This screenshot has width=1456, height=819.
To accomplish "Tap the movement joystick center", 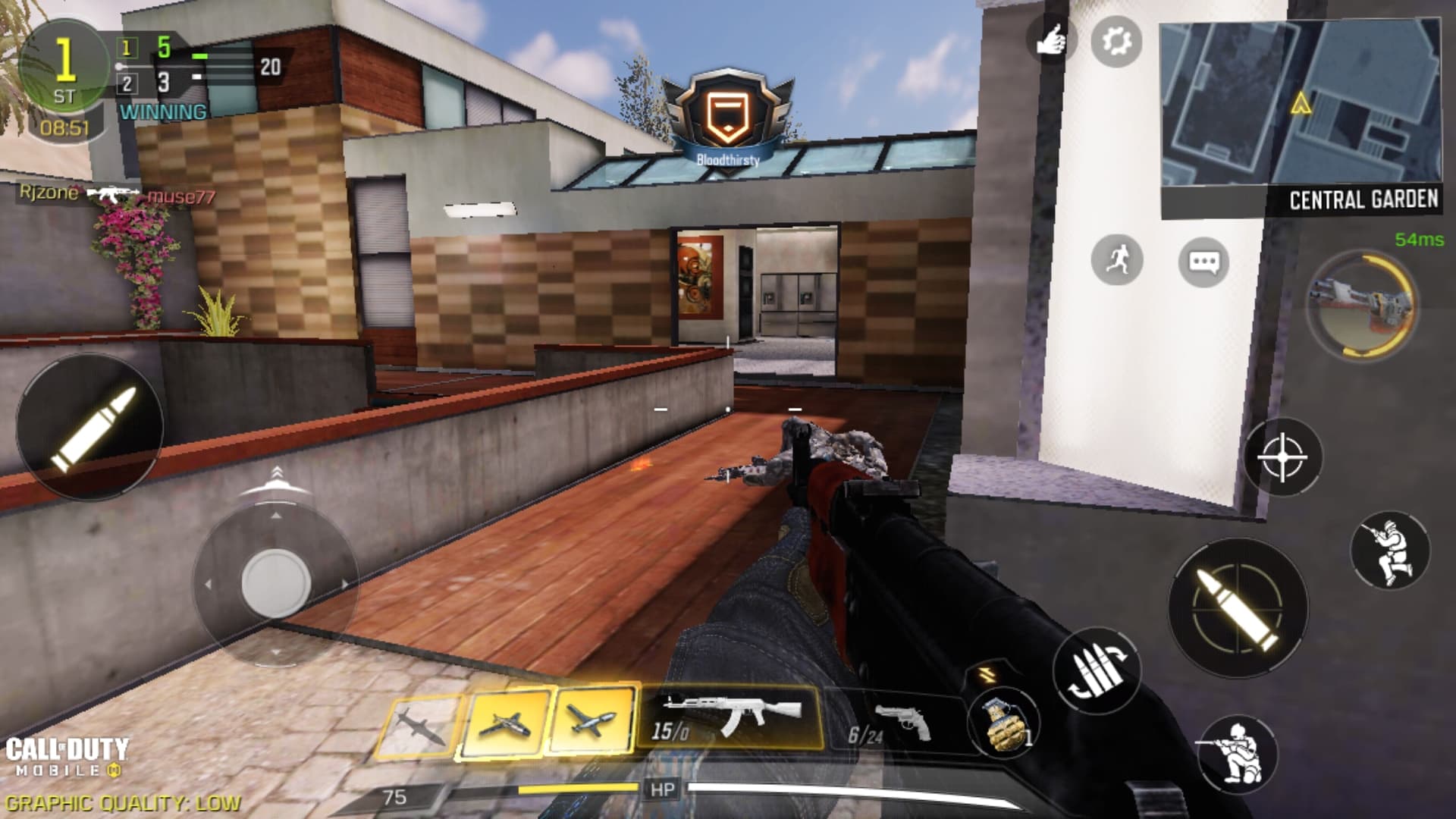I will point(275,582).
